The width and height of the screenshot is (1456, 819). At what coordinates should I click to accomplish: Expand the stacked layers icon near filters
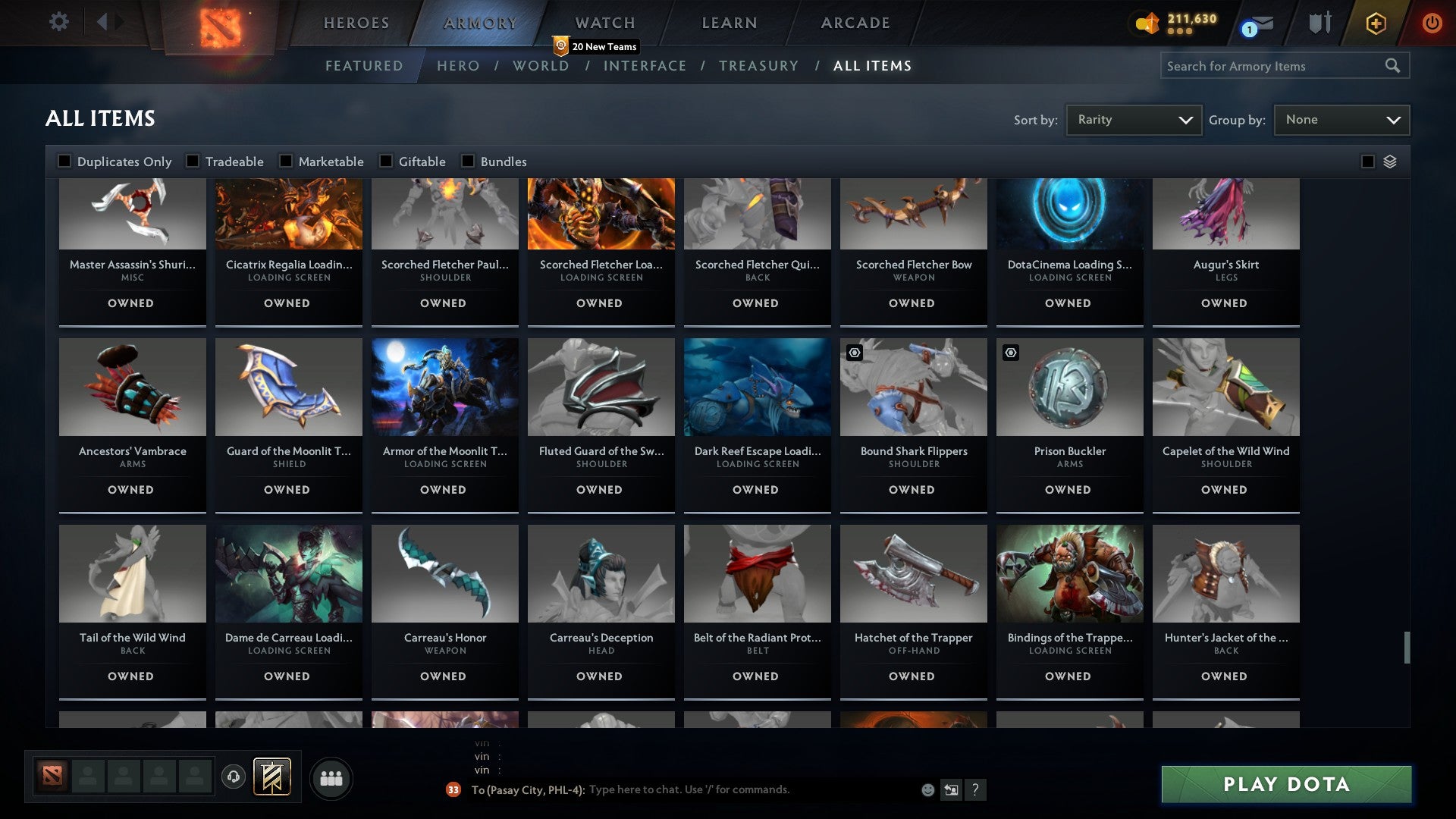(1390, 162)
